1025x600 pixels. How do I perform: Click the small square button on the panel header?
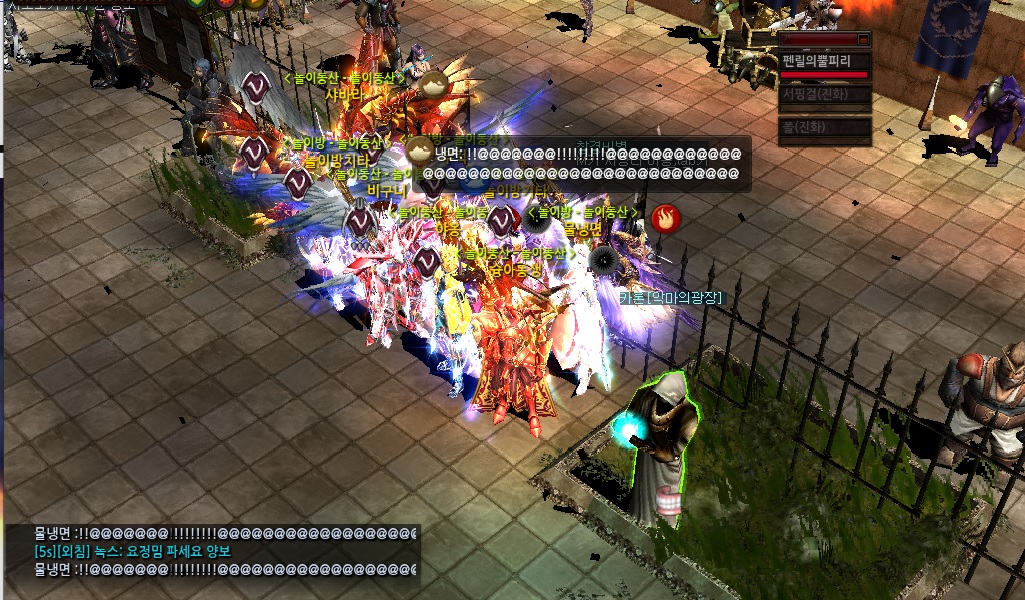[864, 39]
